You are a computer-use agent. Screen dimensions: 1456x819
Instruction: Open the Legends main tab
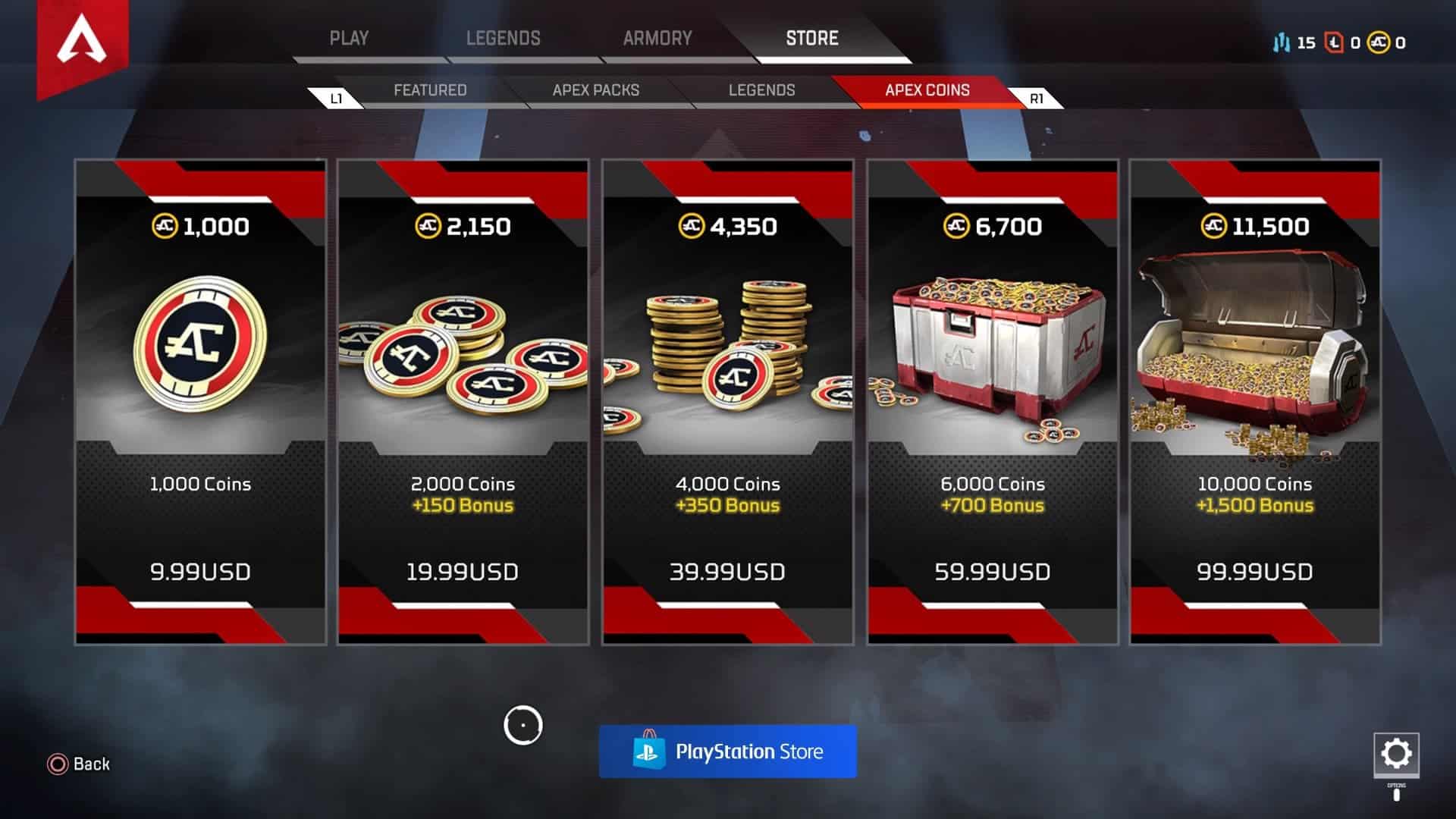click(x=503, y=38)
